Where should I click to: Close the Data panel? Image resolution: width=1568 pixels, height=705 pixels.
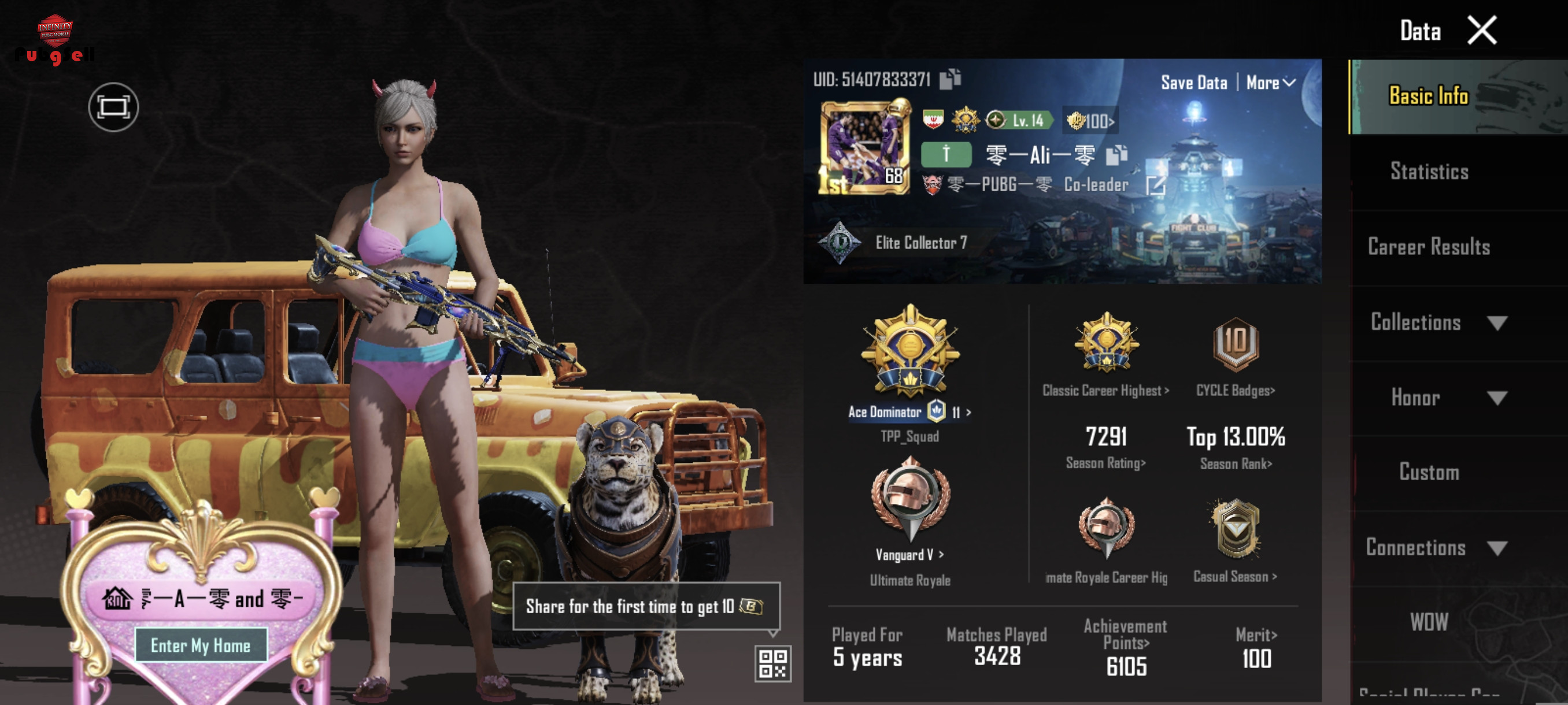[x=1482, y=31]
